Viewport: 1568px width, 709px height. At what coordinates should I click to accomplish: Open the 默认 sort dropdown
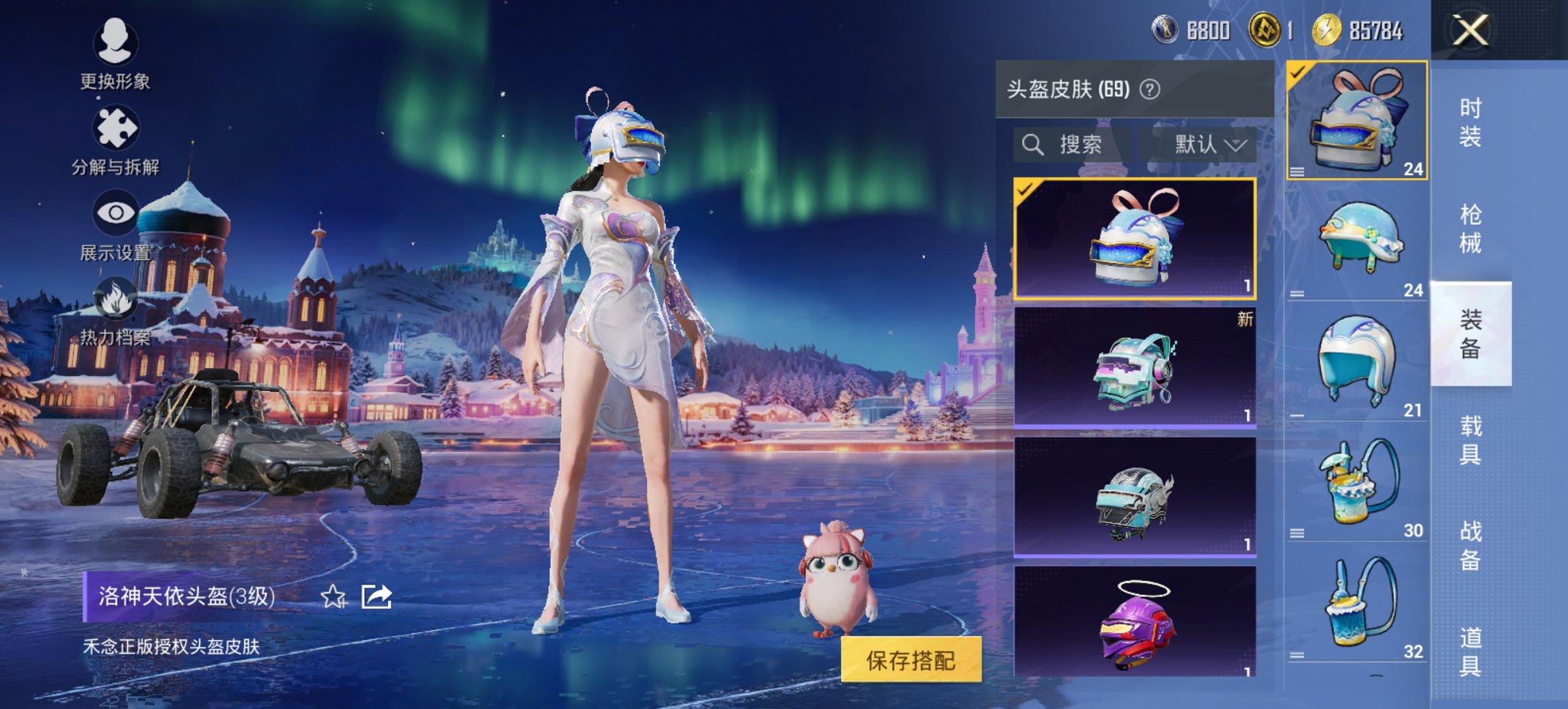point(1209,145)
